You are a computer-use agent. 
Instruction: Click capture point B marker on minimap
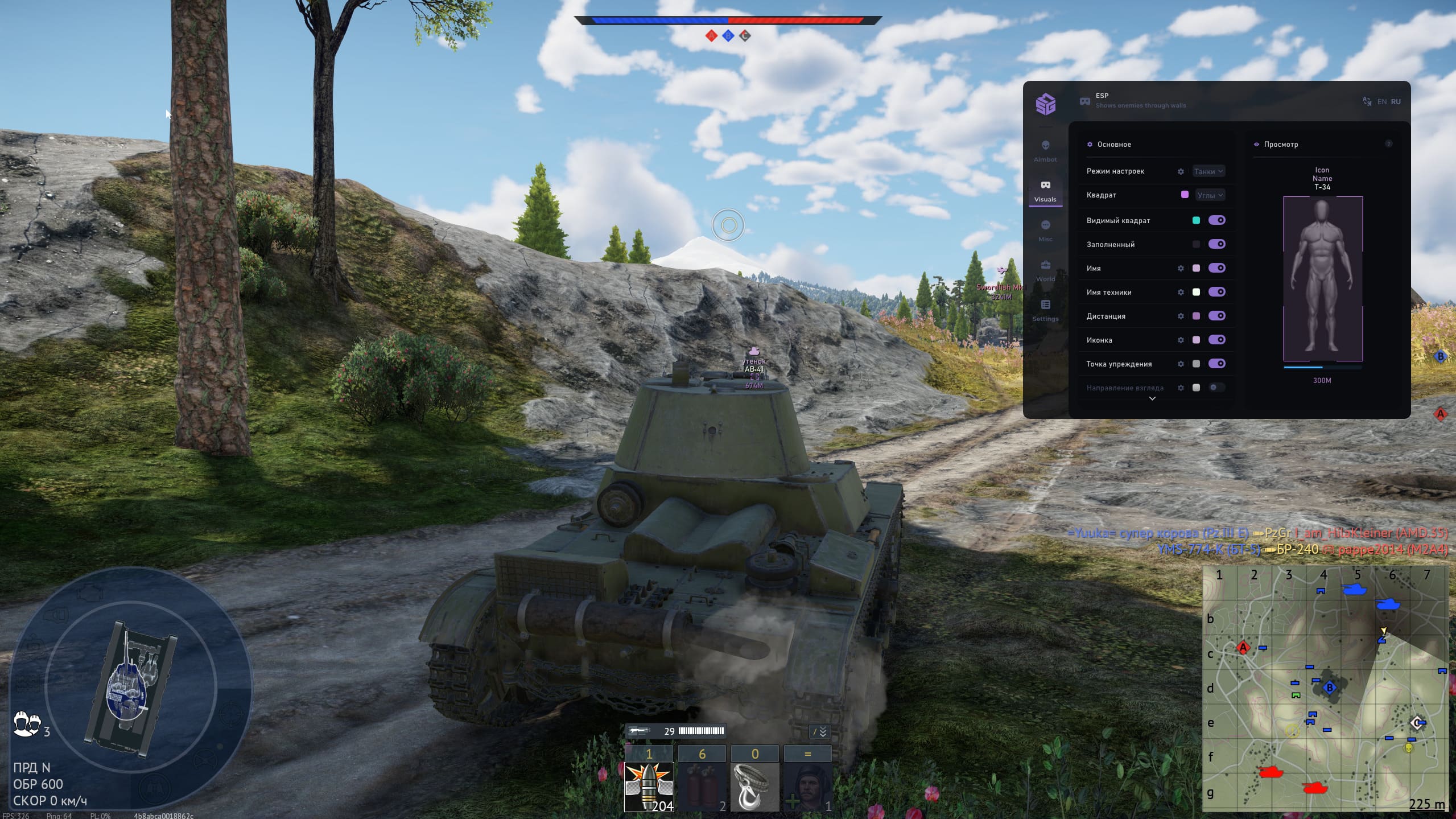pyautogui.click(x=1330, y=688)
